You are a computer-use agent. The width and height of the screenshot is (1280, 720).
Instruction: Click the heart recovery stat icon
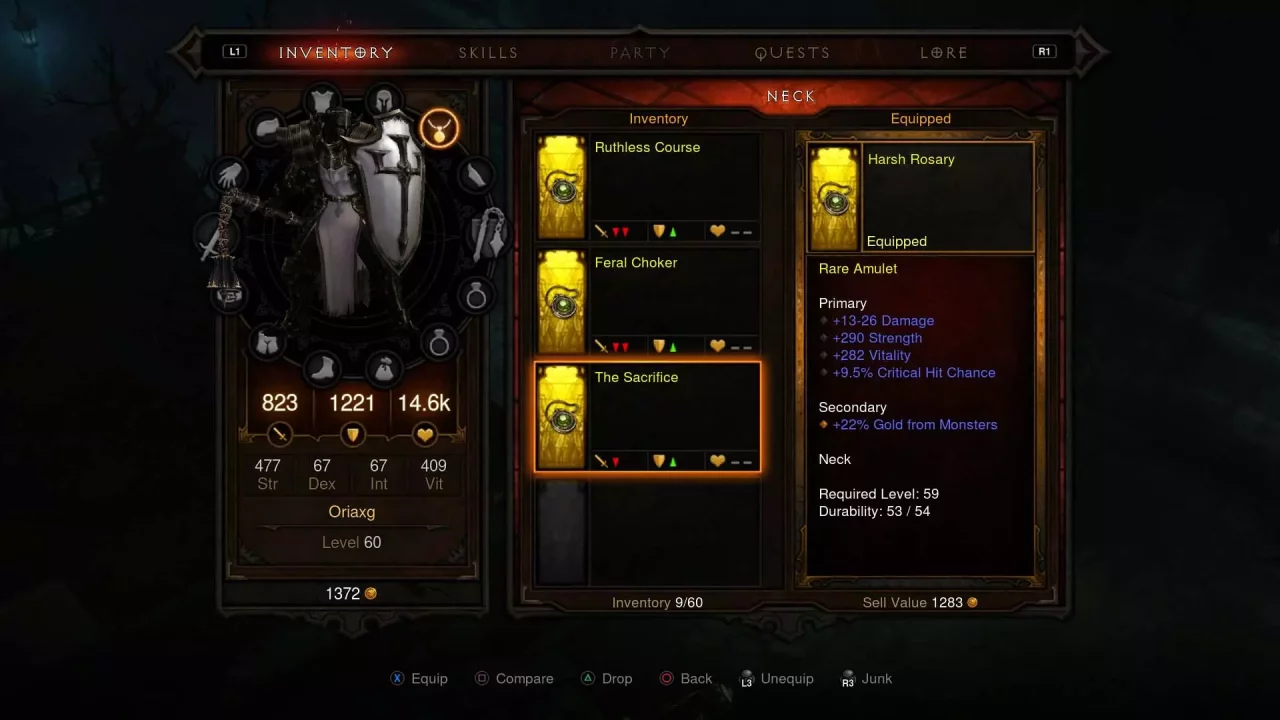pos(424,434)
